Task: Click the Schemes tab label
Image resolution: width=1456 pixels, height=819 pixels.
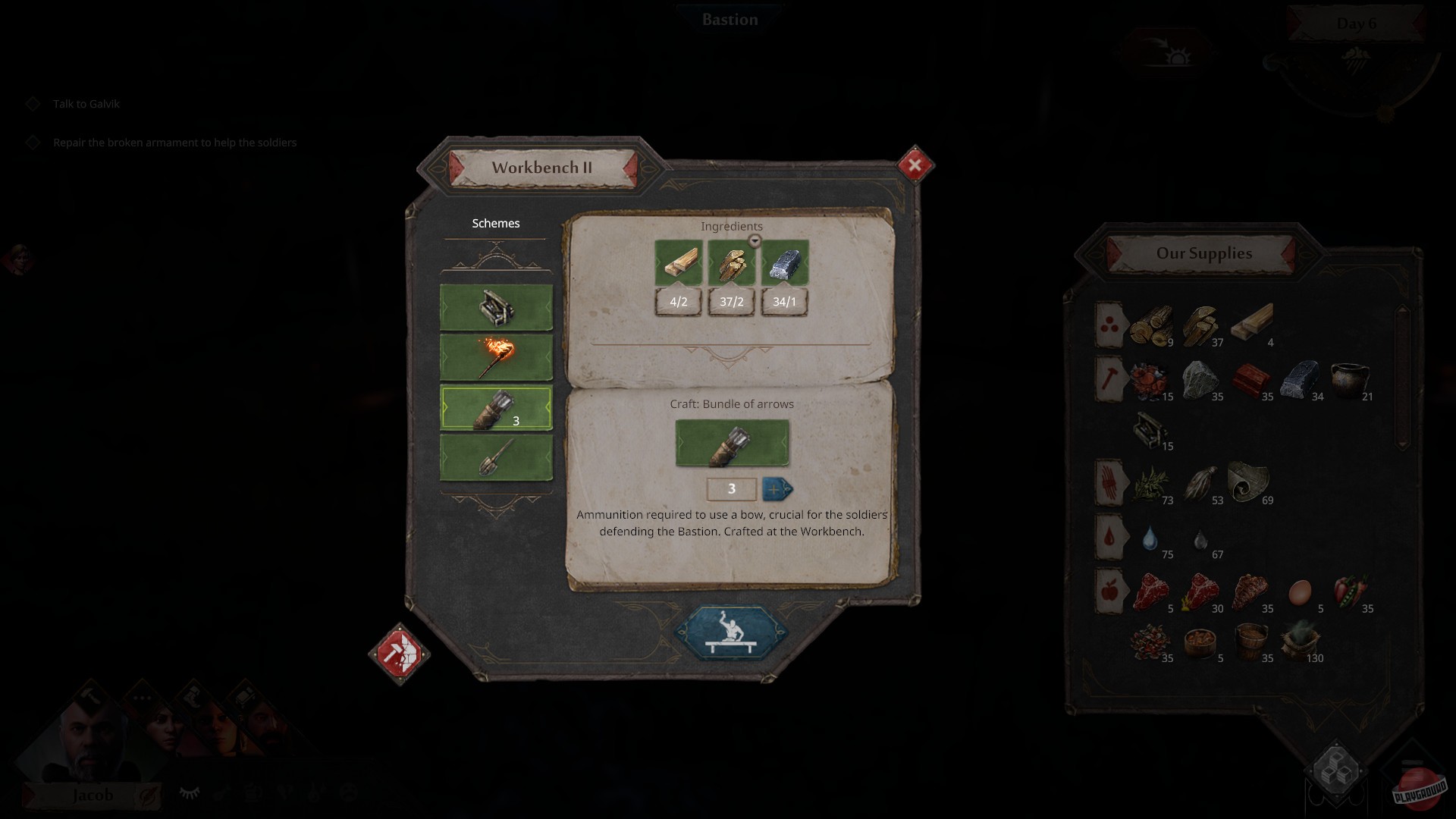Action: pyautogui.click(x=494, y=223)
